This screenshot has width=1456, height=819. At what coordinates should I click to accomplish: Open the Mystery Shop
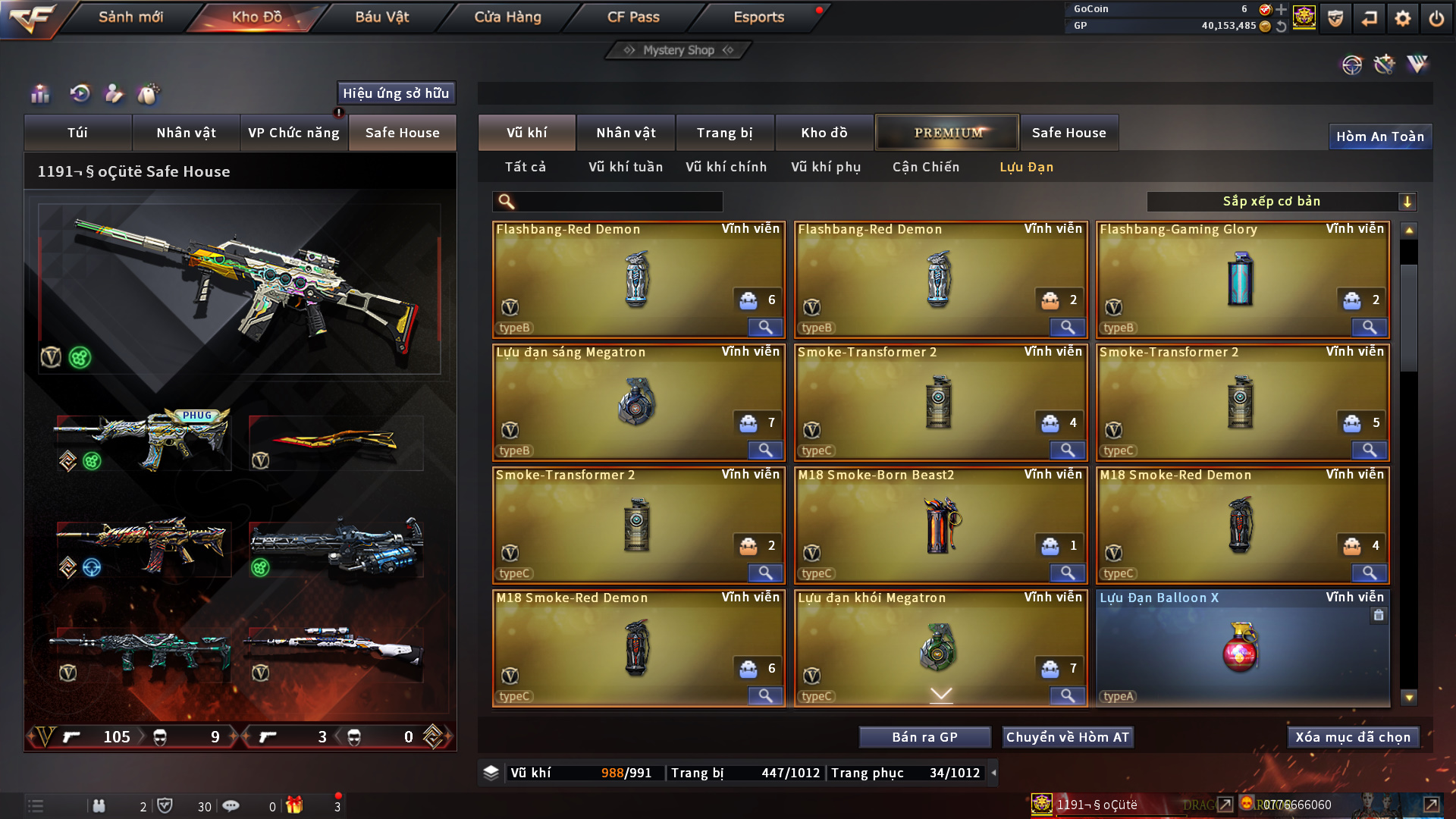point(679,50)
